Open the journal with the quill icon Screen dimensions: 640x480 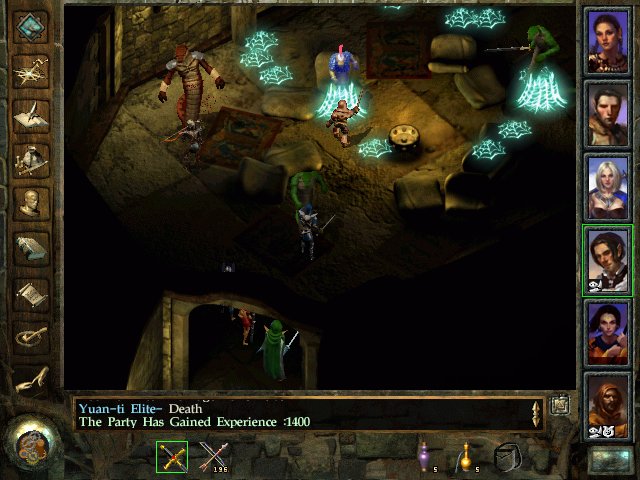point(31,115)
